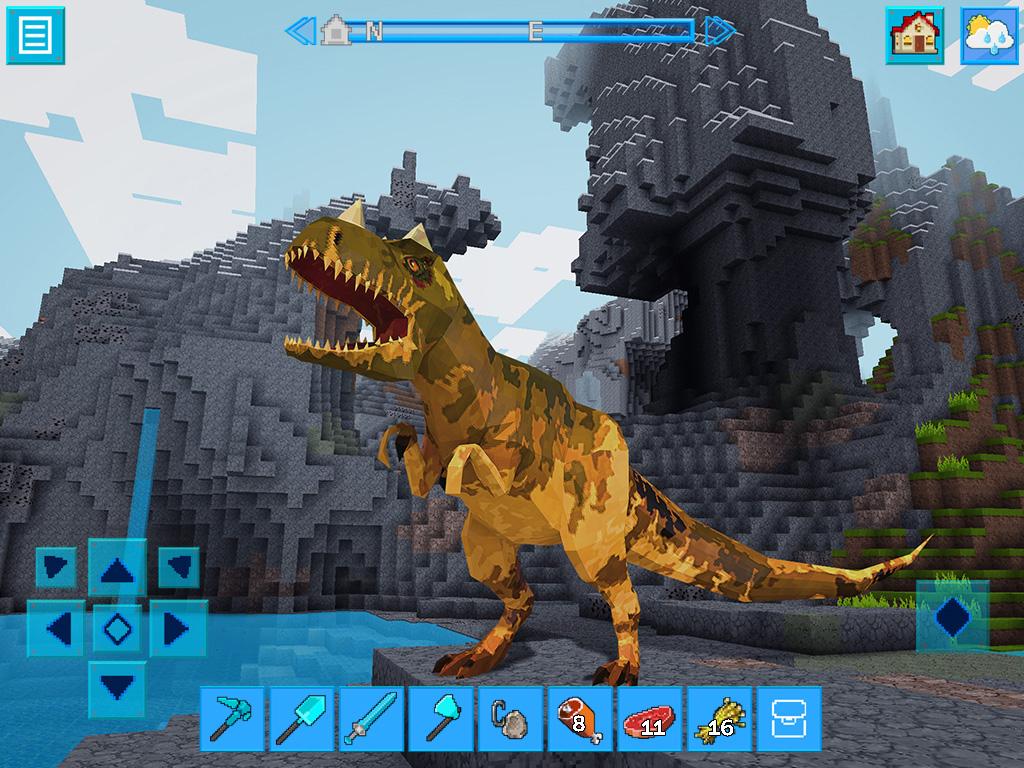1024x768 pixels.
Task: Open the inventory chest button
Action: click(788, 719)
